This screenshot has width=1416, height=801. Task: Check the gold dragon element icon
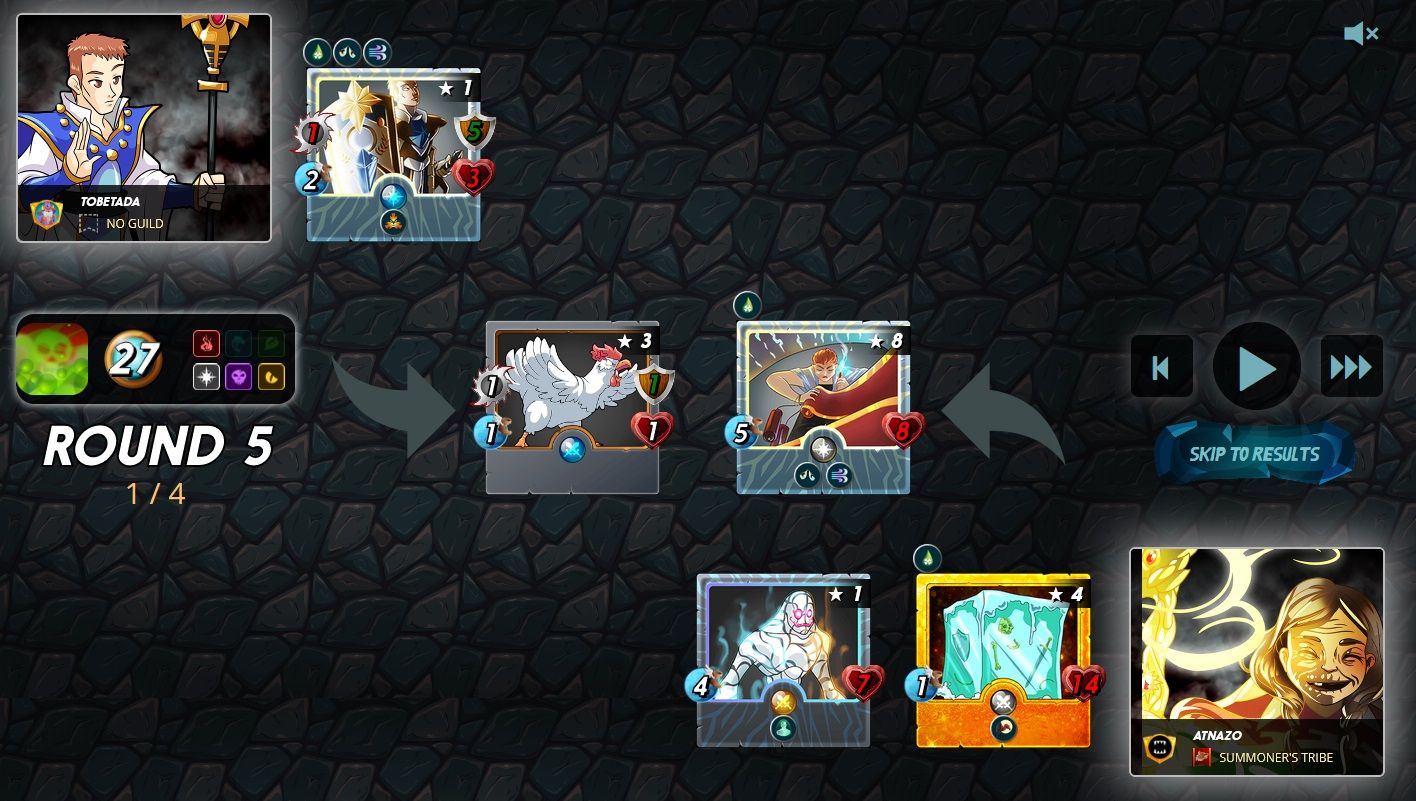(271, 377)
